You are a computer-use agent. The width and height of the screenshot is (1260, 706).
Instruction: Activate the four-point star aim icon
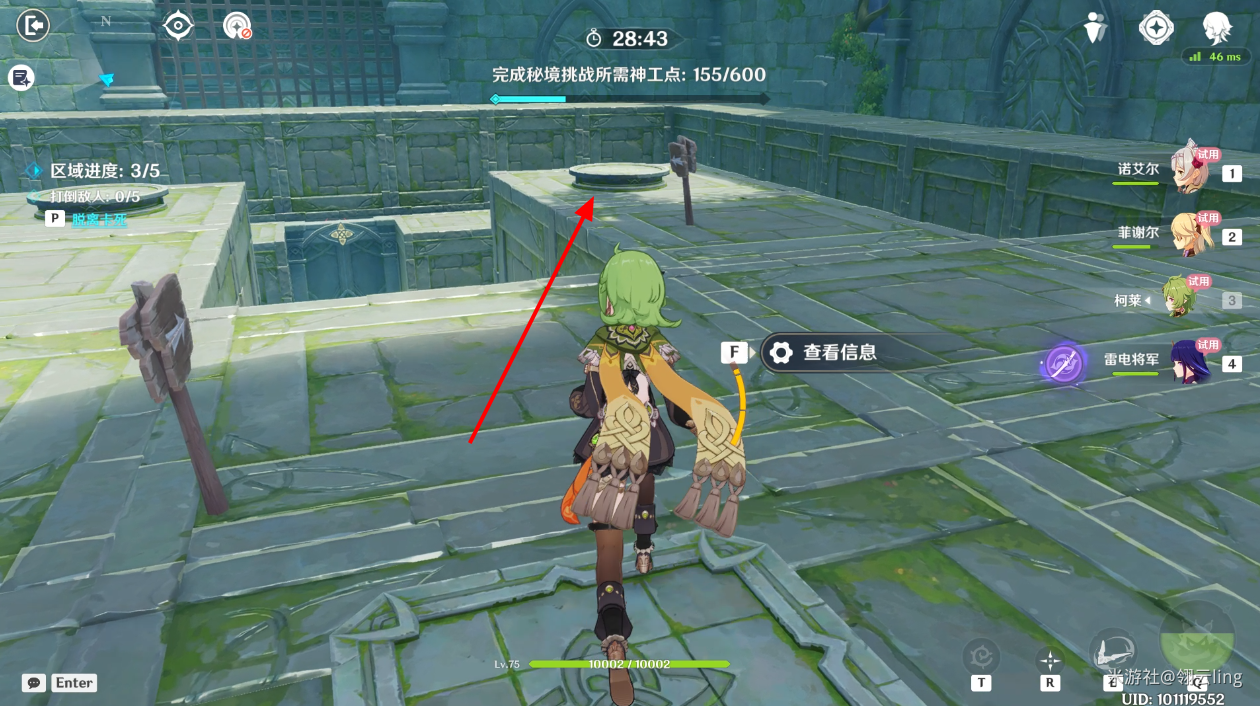click(1050, 660)
